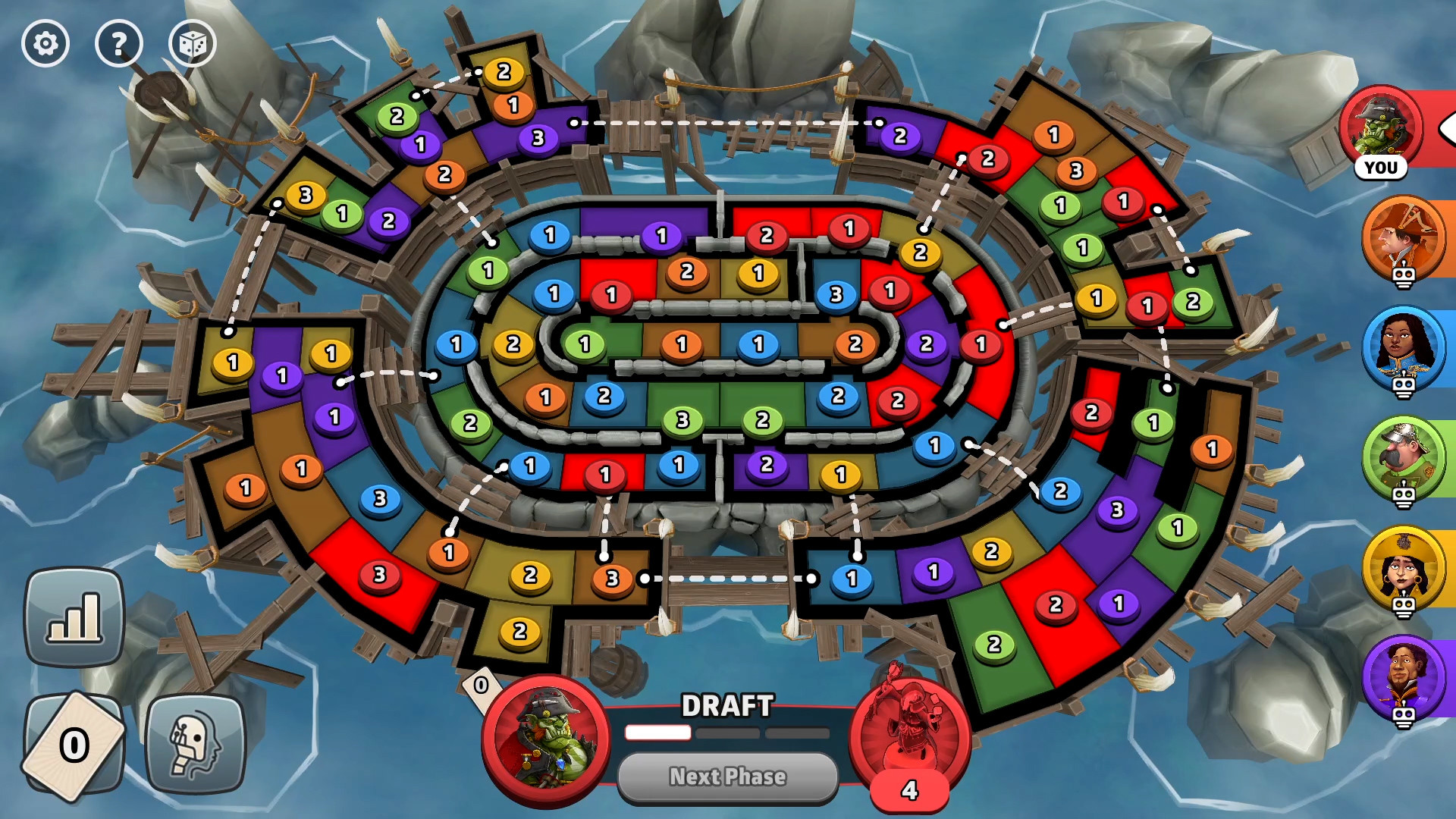The height and width of the screenshot is (819, 1456).
Task: Open the help question mark icon
Action: point(119,43)
